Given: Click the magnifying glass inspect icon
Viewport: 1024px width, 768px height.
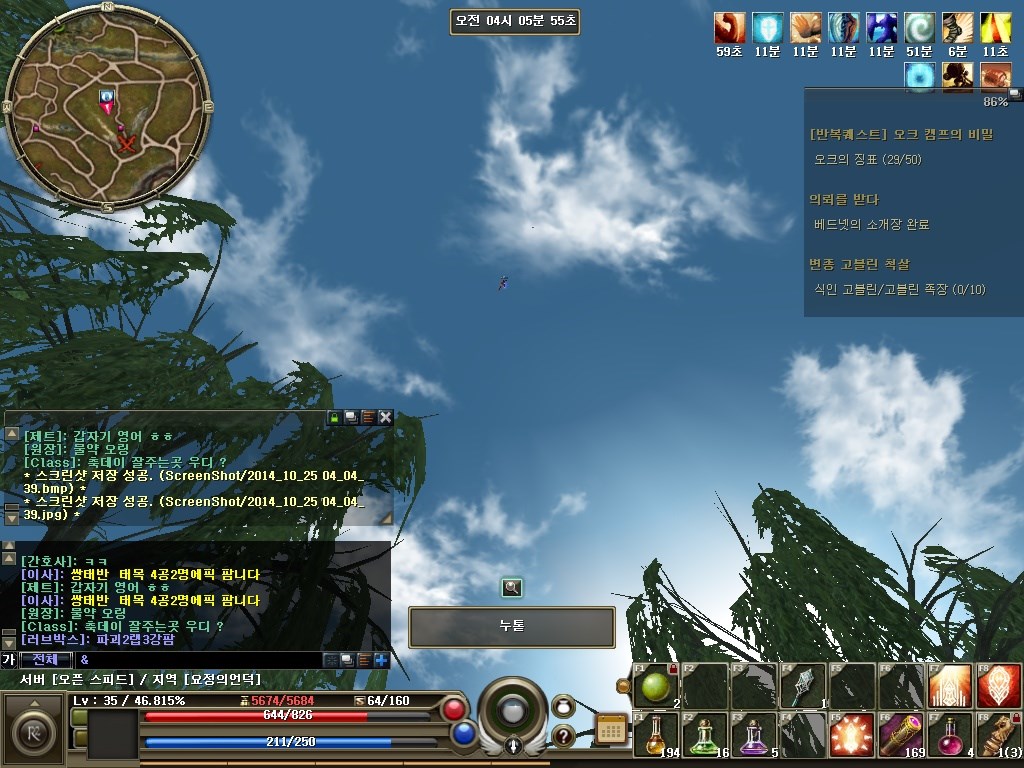Looking at the screenshot, I should coord(512,588).
